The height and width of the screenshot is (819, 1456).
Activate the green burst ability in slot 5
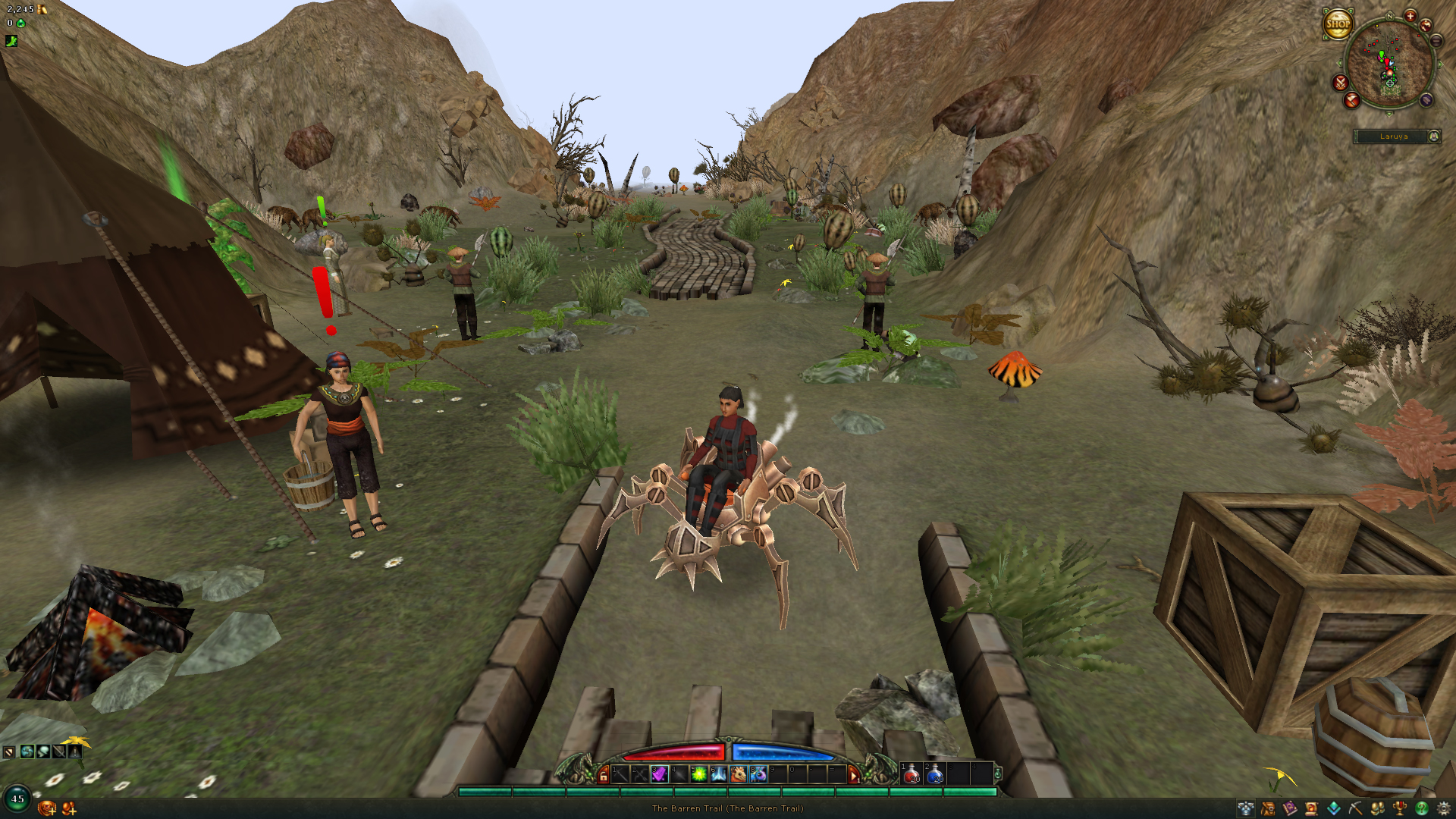pos(698,773)
